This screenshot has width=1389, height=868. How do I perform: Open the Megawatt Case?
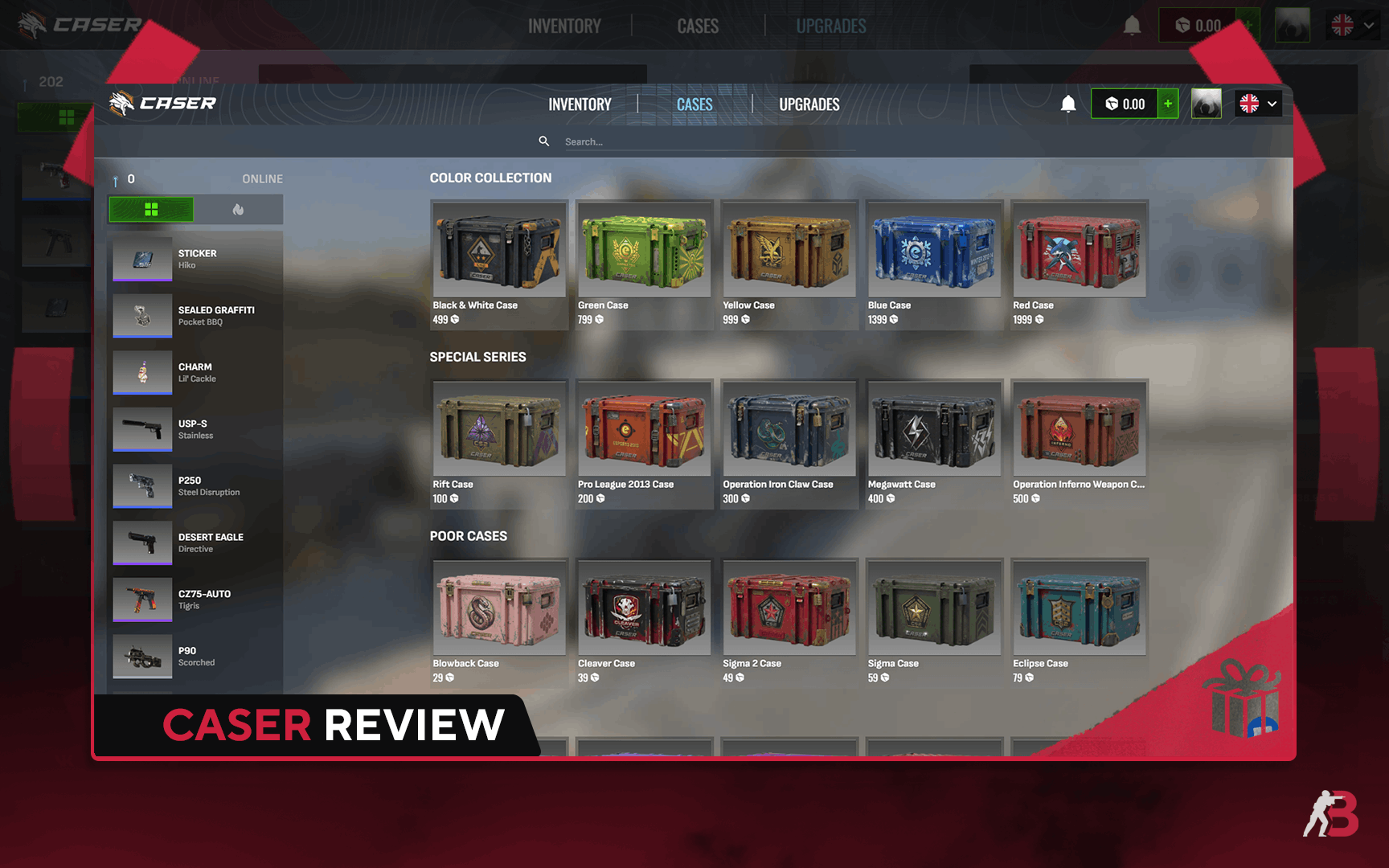pyautogui.click(x=934, y=443)
